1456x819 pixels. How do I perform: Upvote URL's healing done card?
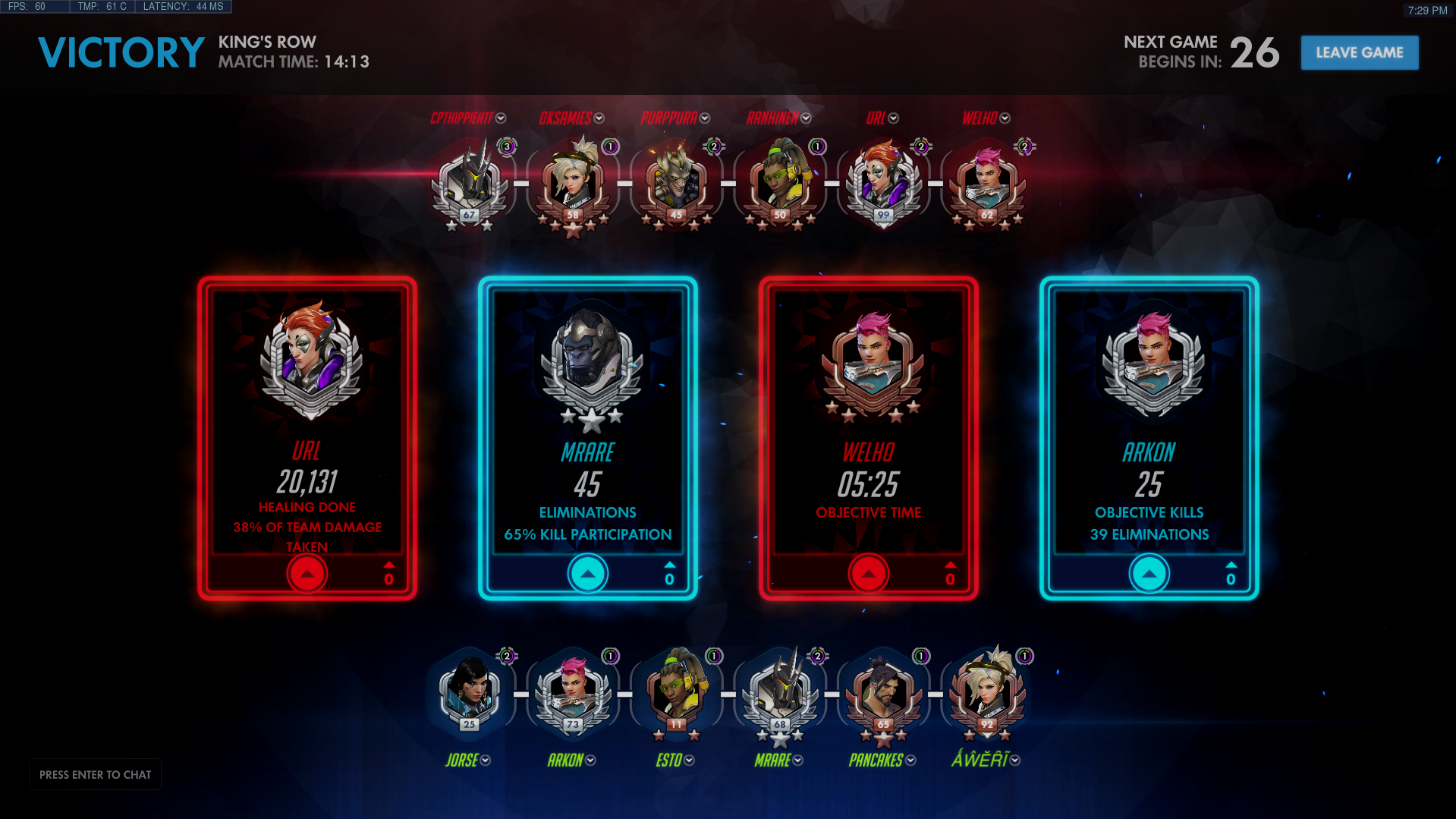click(x=307, y=574)
